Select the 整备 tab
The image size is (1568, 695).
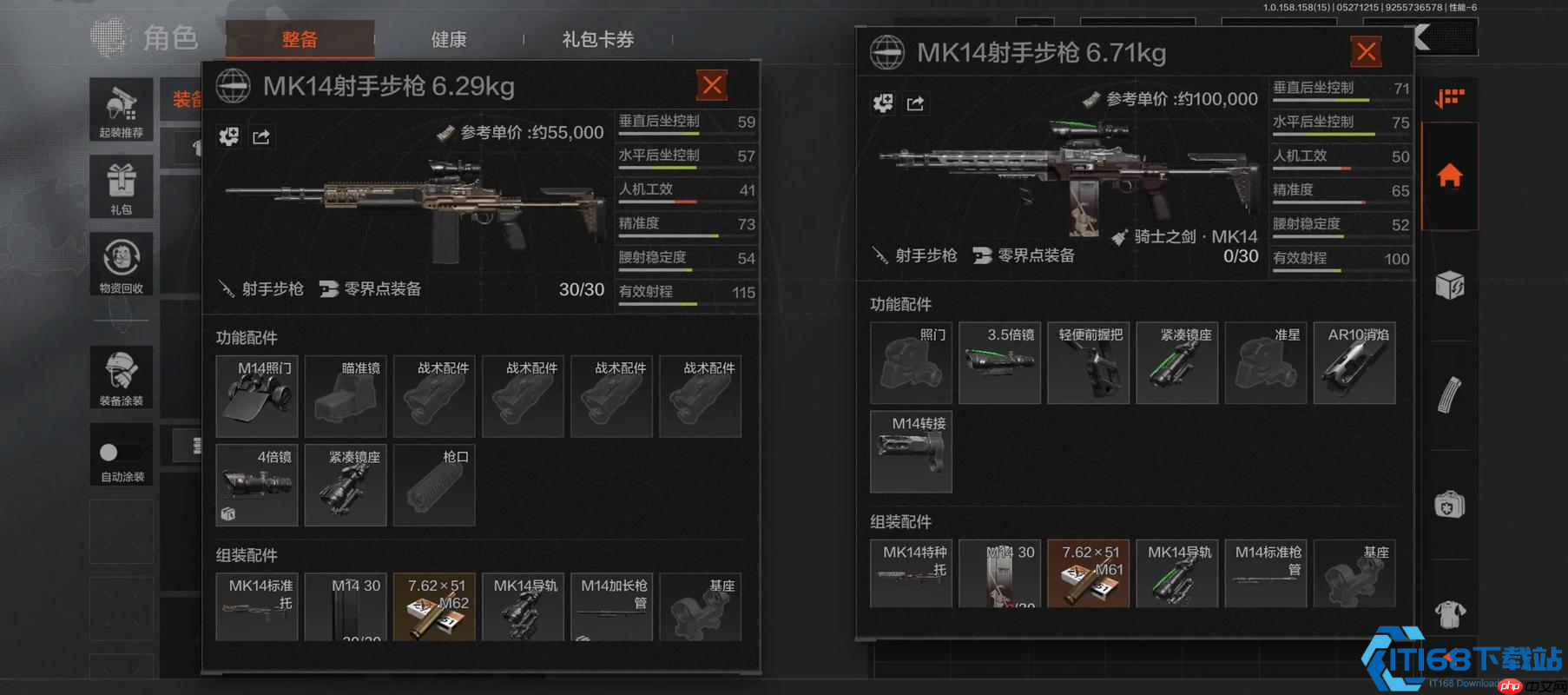pyautogui.click(x=300, y=39)
